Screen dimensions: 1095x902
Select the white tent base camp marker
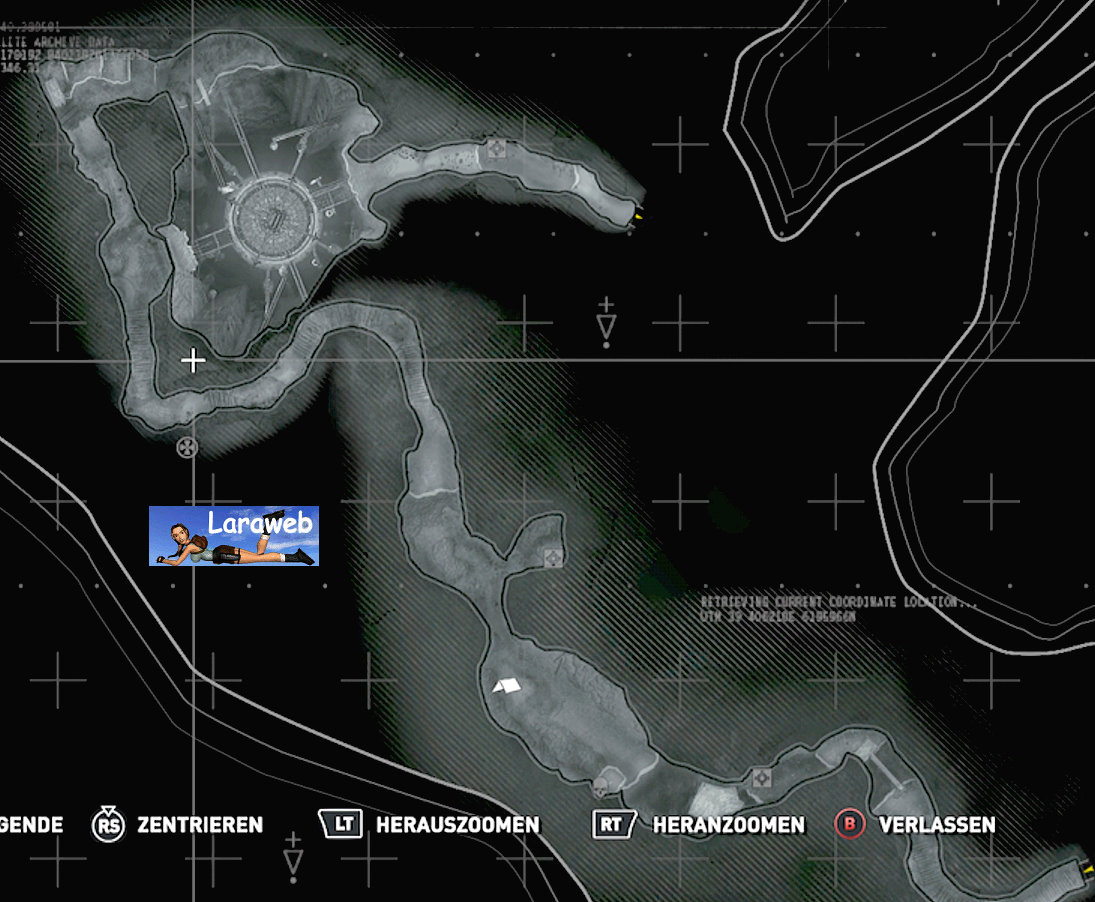click(x=507, y=685)
